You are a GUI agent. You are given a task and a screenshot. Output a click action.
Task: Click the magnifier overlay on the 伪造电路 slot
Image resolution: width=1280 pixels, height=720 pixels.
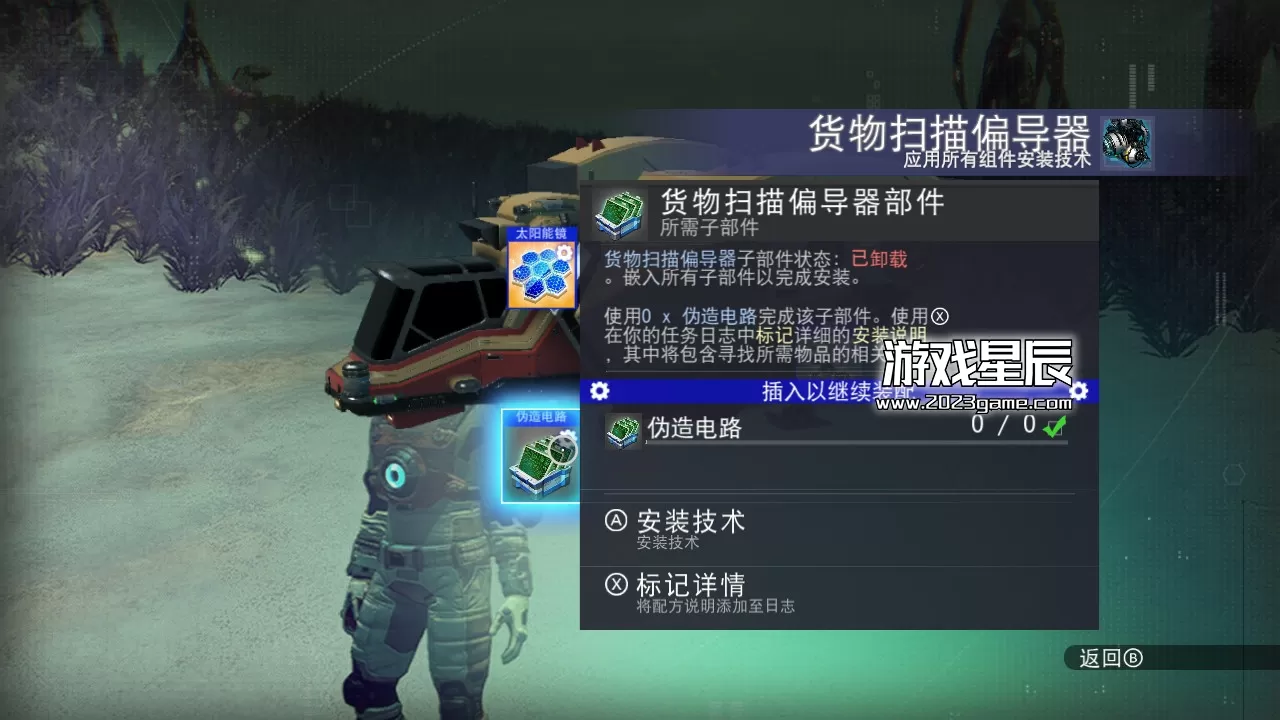point(561,449)
